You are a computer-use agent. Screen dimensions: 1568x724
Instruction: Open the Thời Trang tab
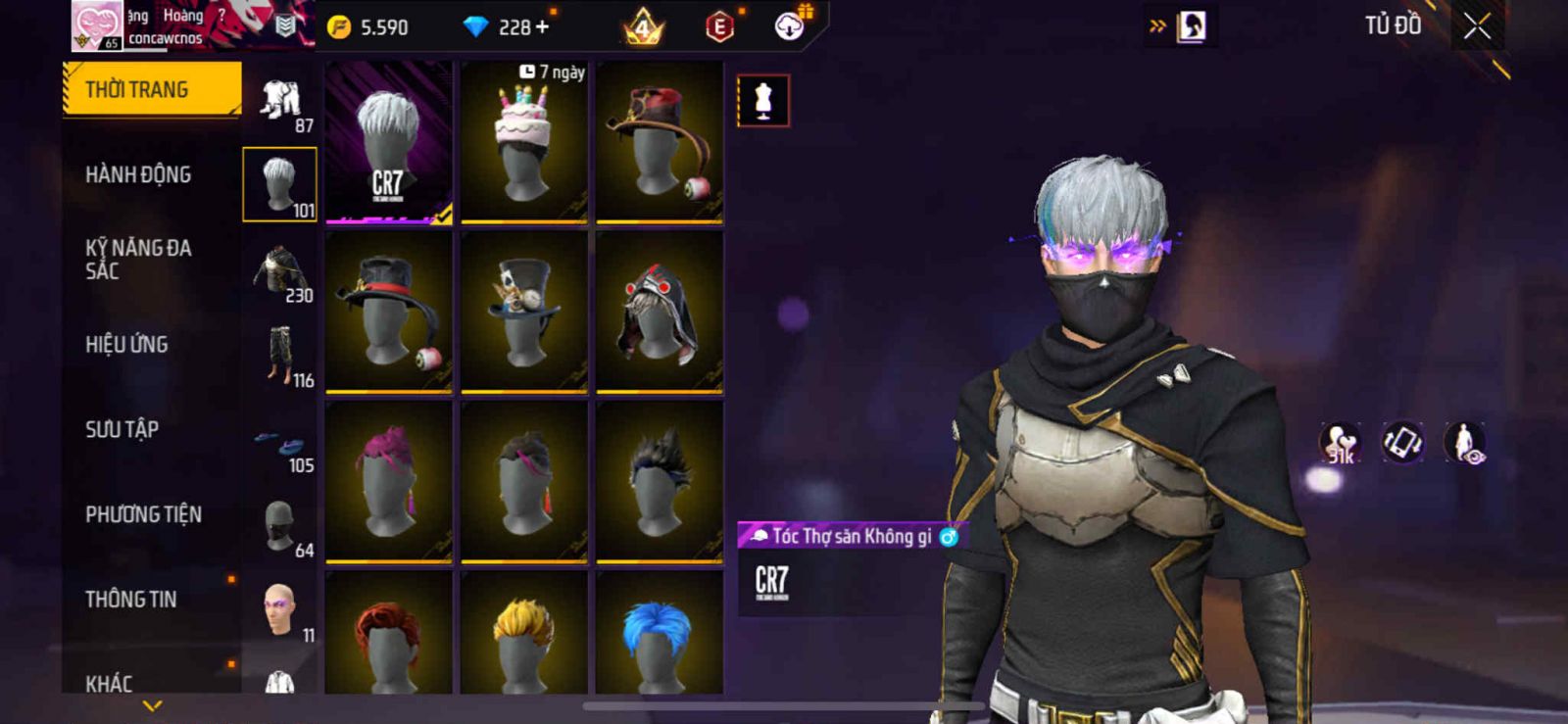click(x=151, y=90)
